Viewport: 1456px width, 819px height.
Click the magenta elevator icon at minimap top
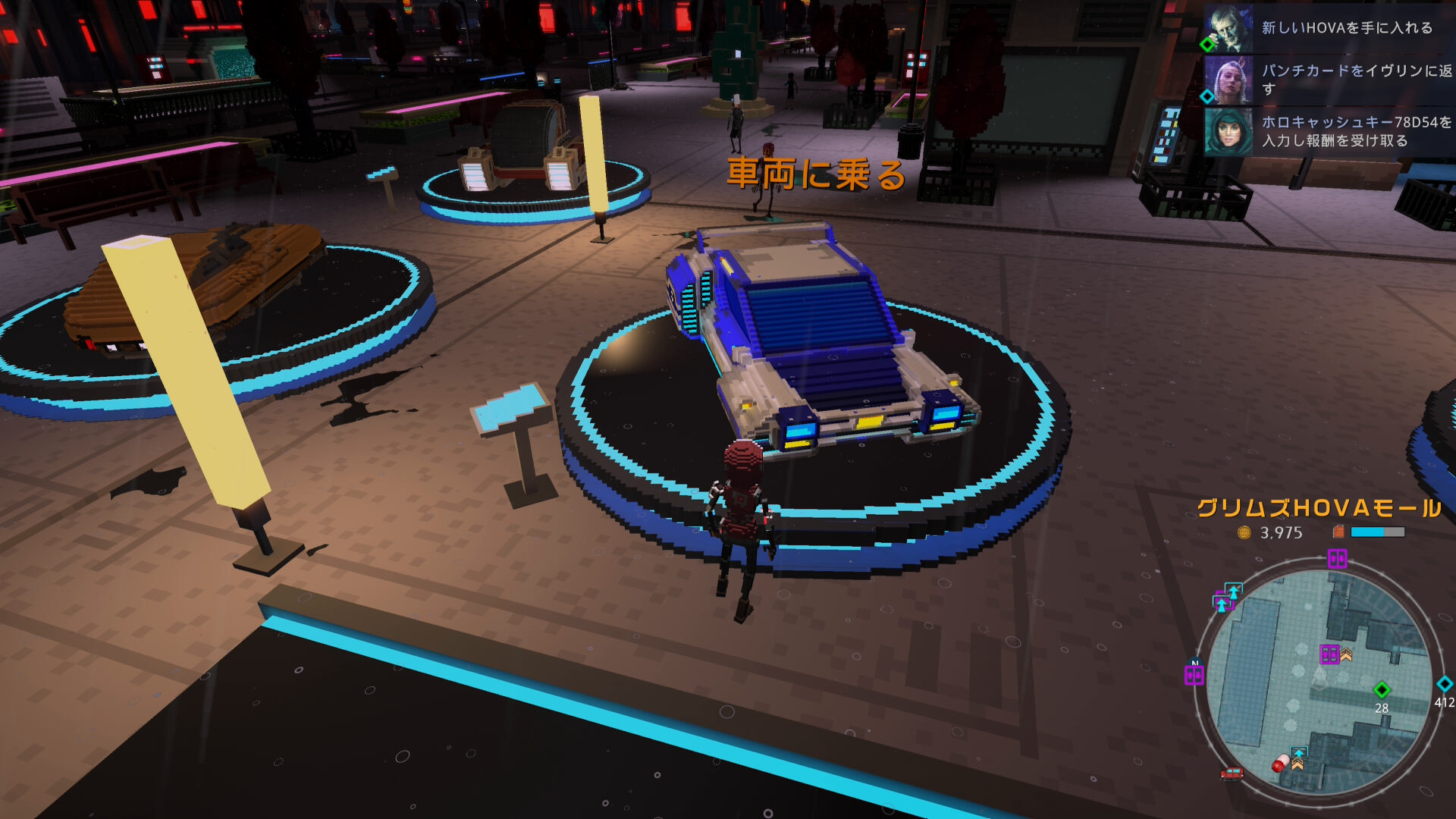tap(1337, 559)
